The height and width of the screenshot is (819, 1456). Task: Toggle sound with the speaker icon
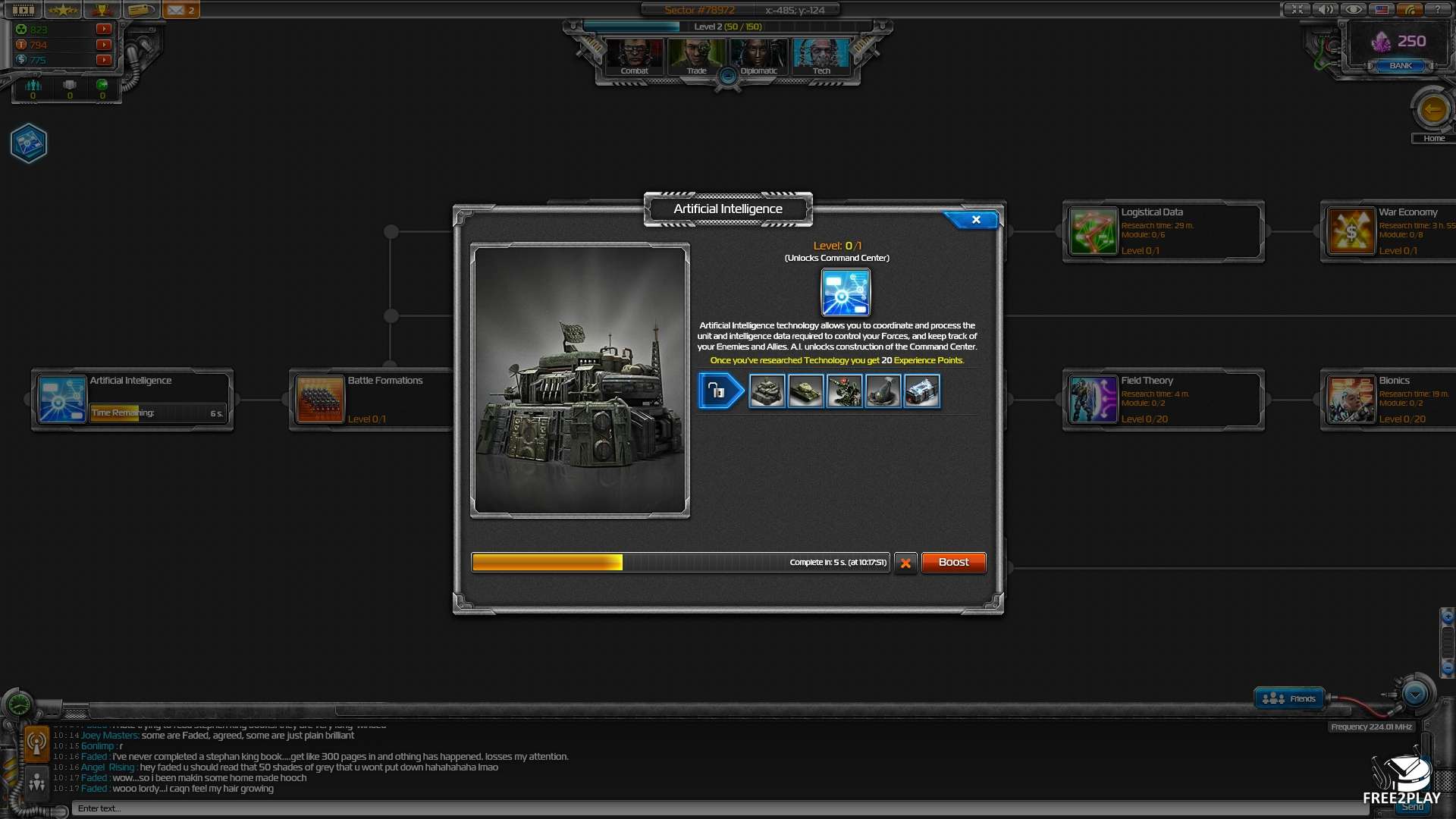click(x=1325, y=10)
